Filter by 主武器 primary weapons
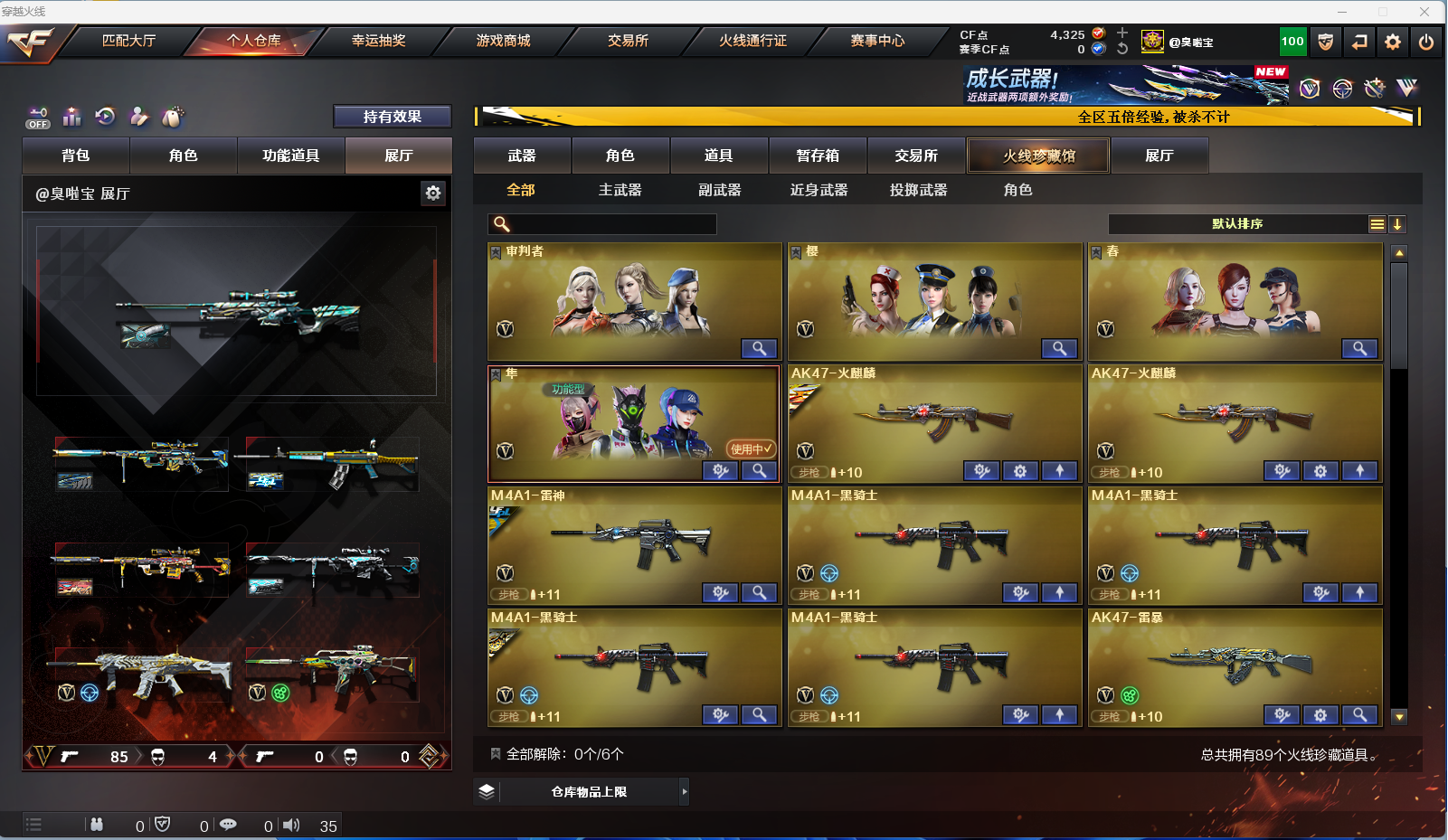This screenshot has height=840, width=1448. click(x=620, y=190)
